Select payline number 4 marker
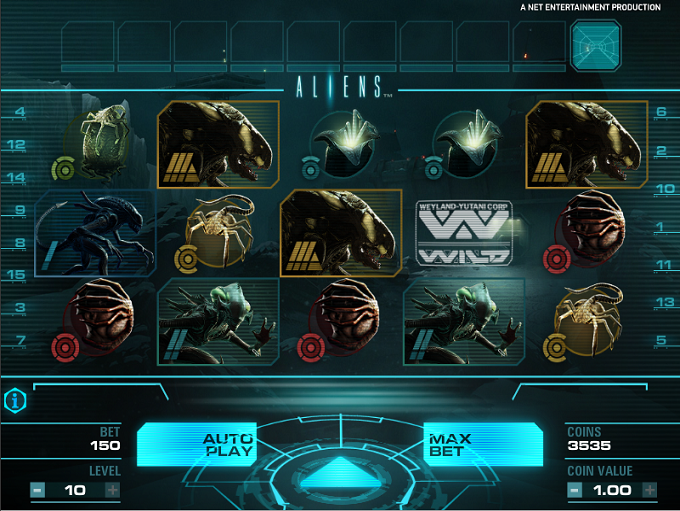Image resolution: width=680 pixels, height=511 pixels. [x=20, y=113]
